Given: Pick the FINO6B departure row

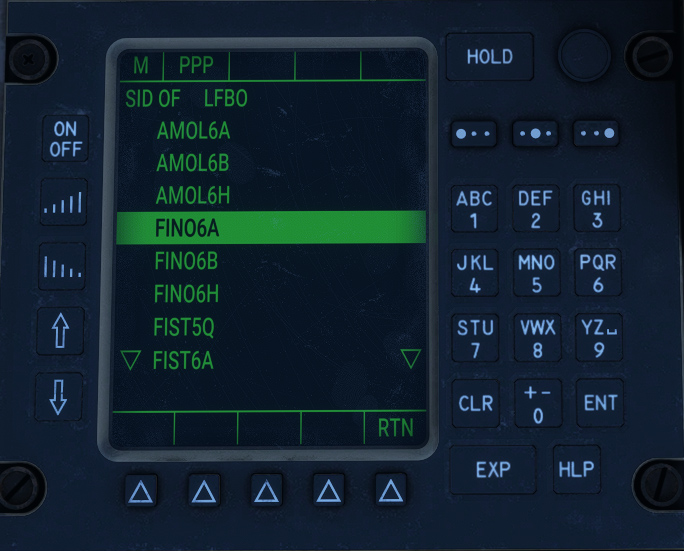Looking at the screenshot, I should (186, 261).
